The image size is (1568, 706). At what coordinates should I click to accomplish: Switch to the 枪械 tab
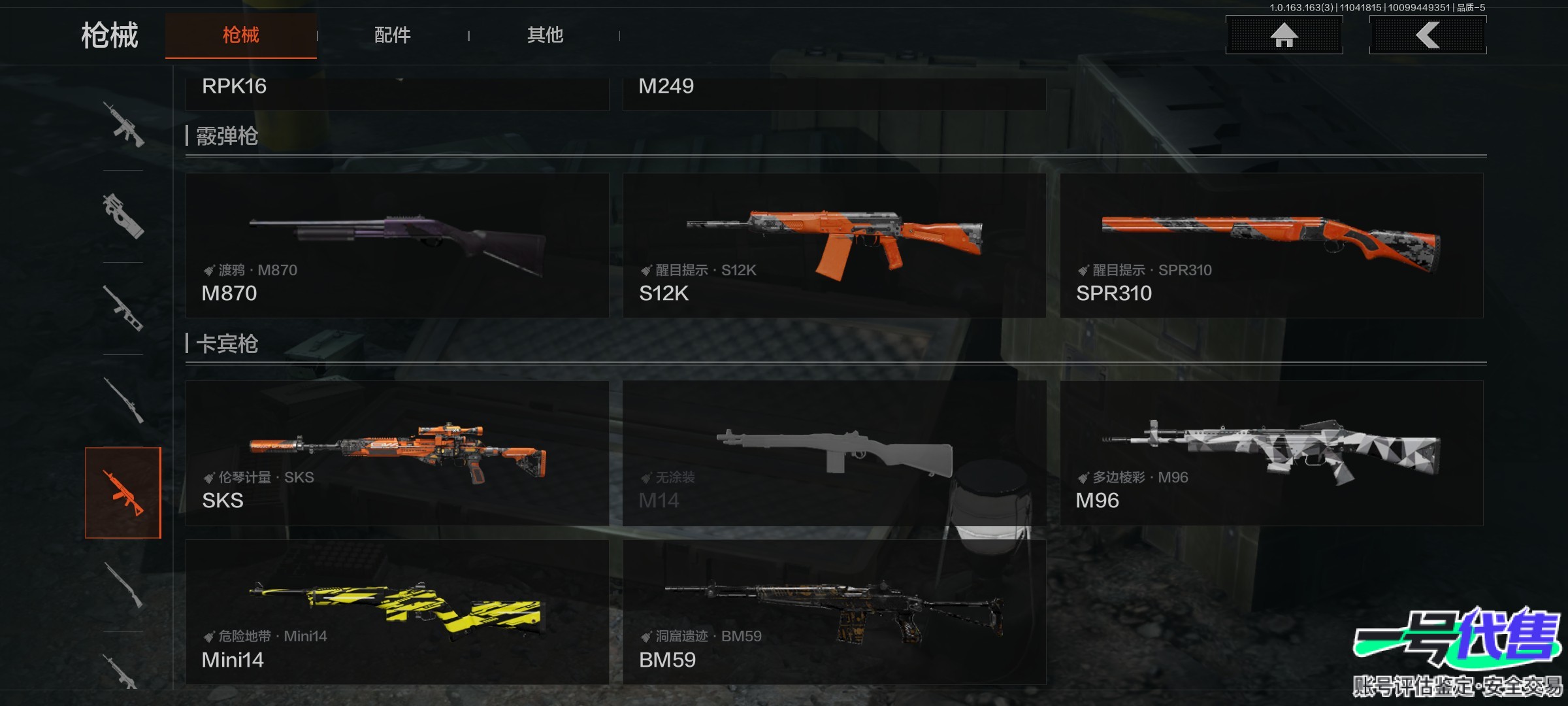240,35
